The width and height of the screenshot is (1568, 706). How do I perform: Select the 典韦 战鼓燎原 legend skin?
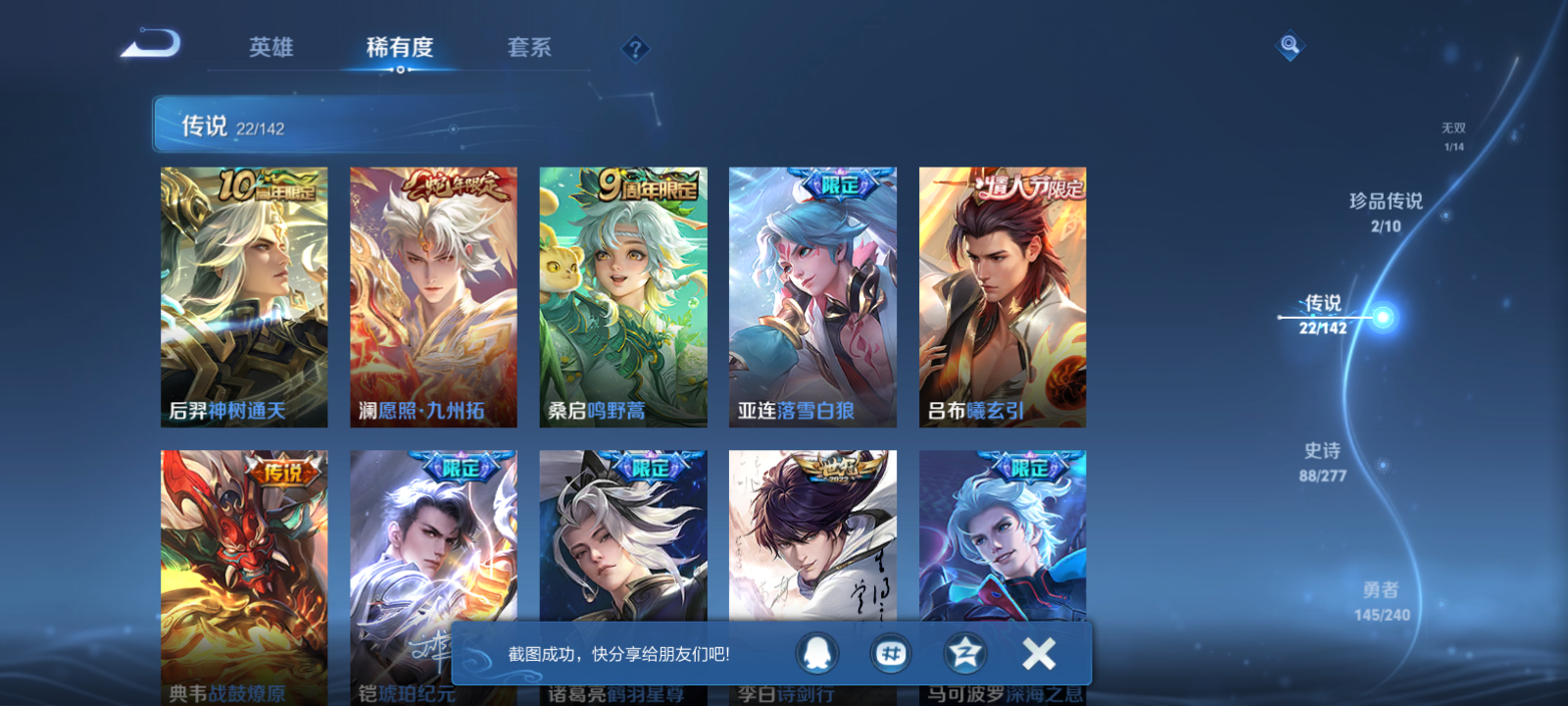(x=243, y=574)
